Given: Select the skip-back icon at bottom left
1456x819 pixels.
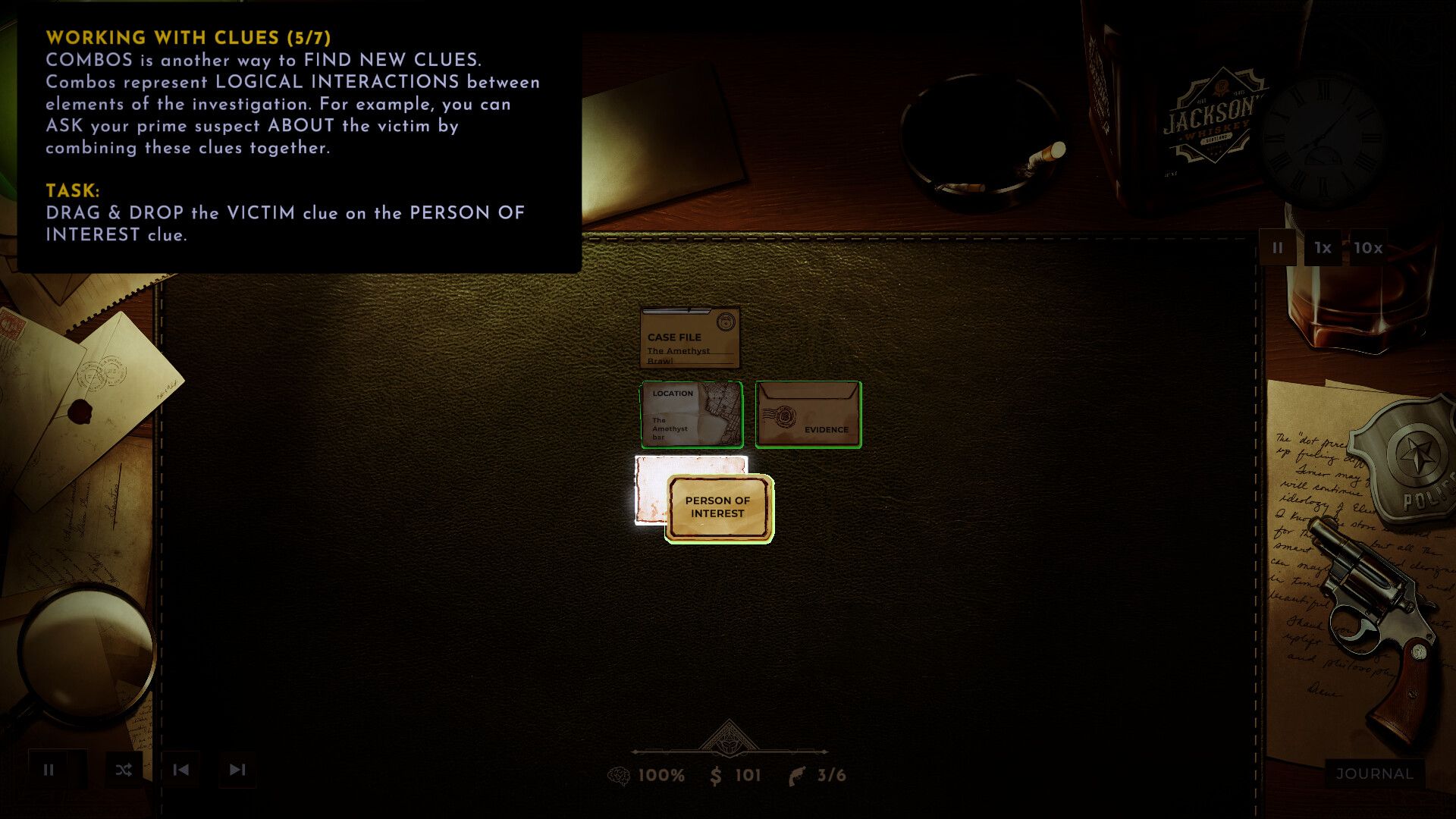Looking at the screenshot, I should click(x=180, y=770).
